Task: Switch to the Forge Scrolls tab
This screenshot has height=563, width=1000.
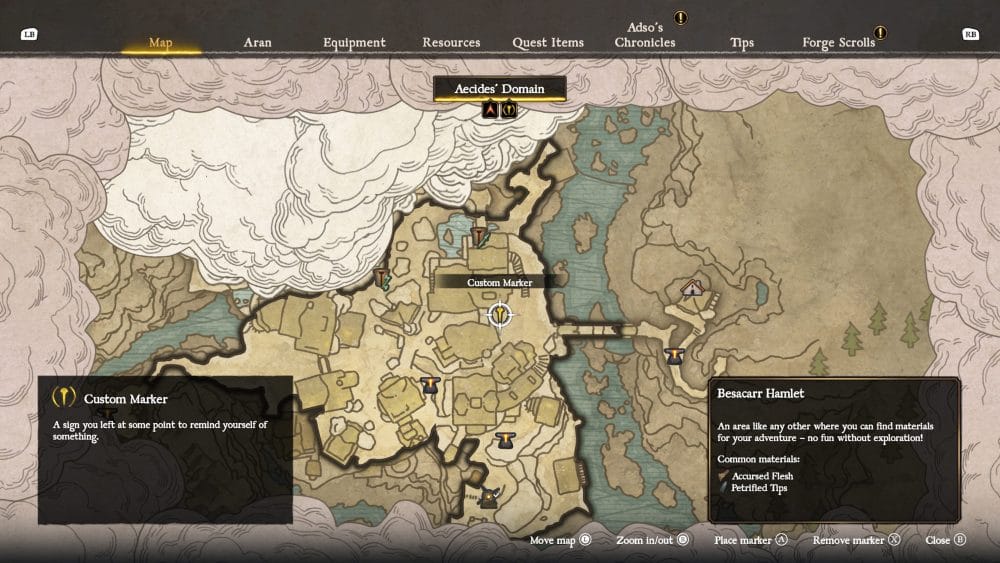Action: tap(838, 43)
